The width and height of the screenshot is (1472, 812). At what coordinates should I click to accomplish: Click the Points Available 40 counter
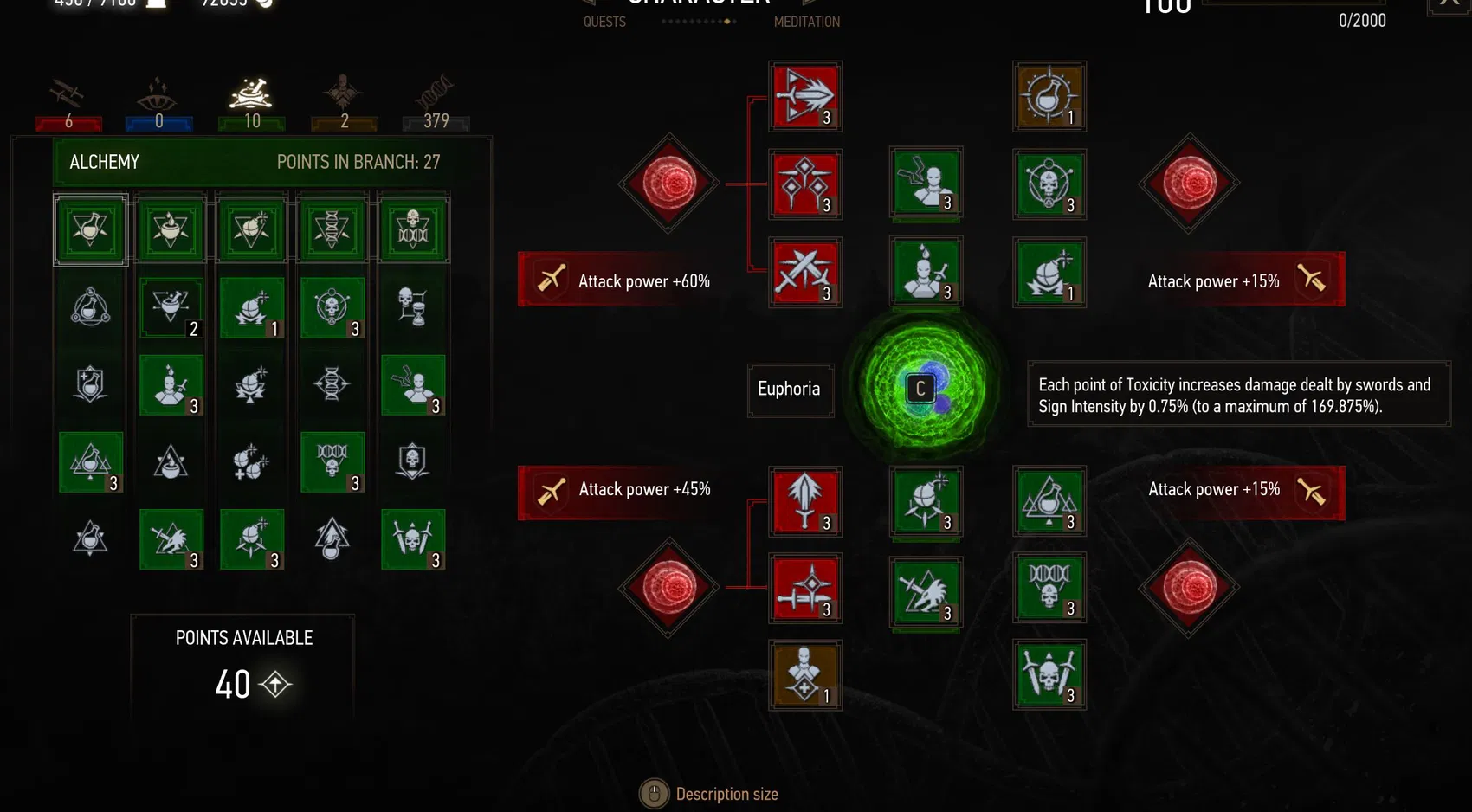click(242, 684)
